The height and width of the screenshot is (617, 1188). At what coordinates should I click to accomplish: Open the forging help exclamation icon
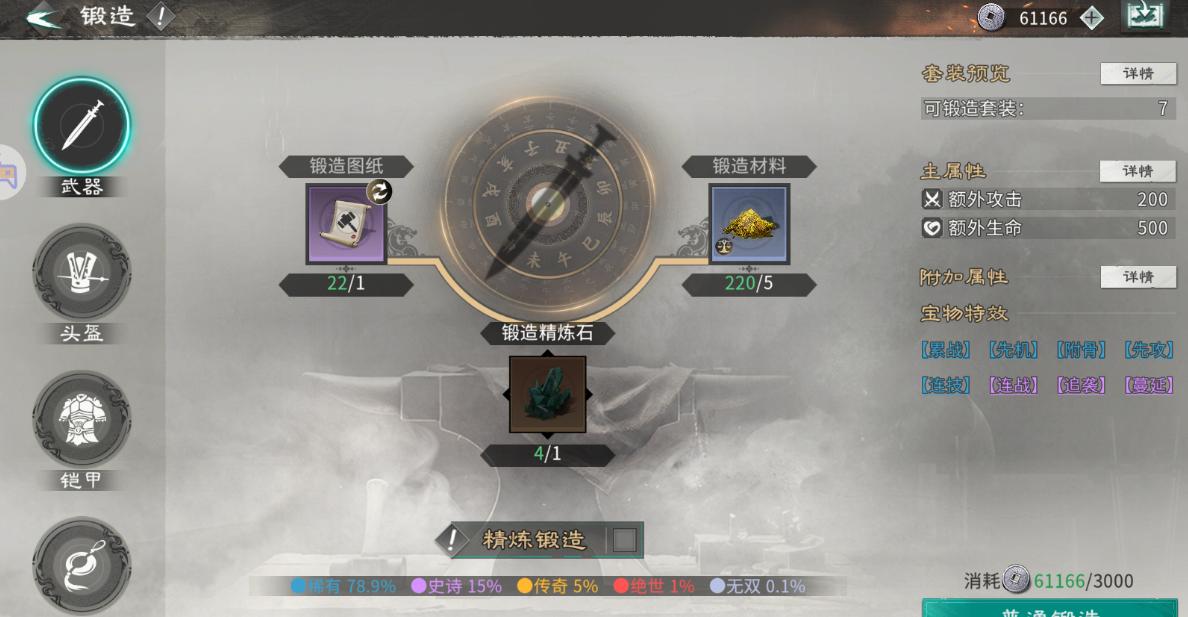(160, 17)
